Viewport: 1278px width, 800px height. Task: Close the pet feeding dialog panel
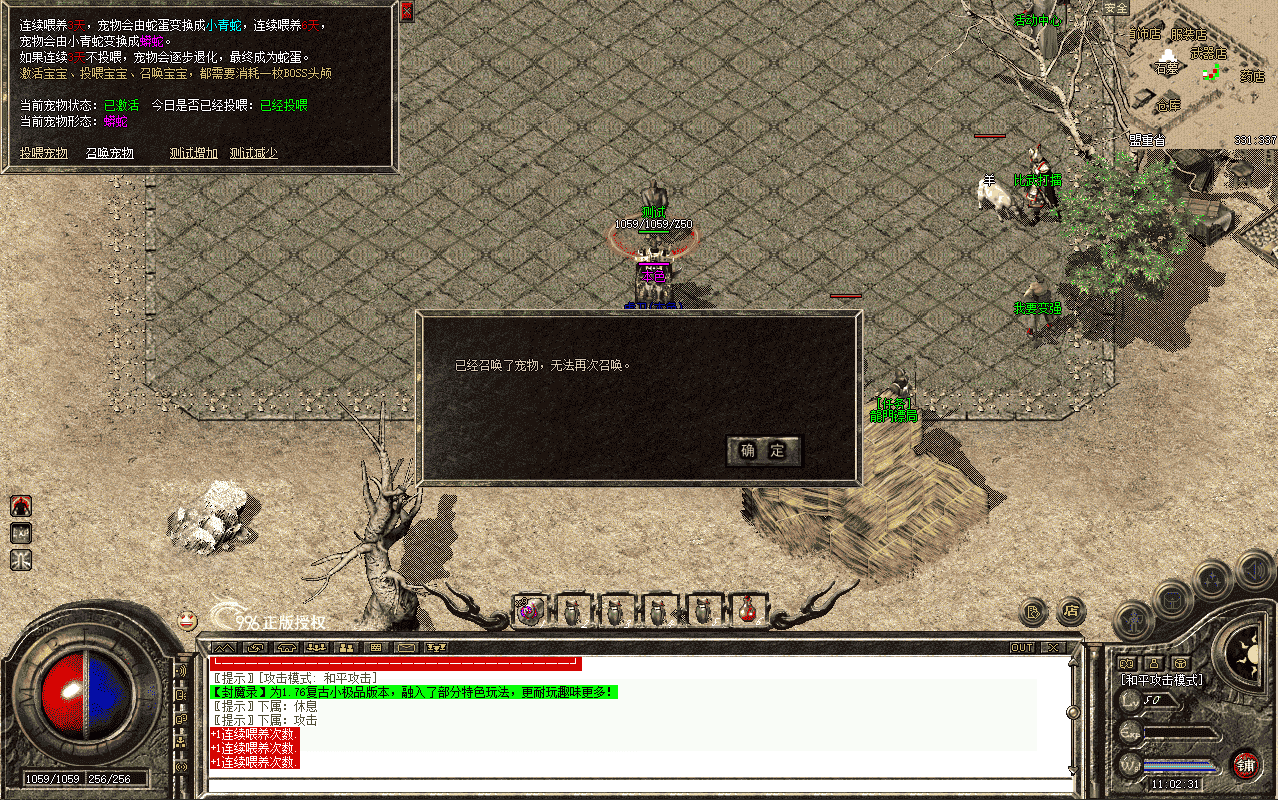406,12
